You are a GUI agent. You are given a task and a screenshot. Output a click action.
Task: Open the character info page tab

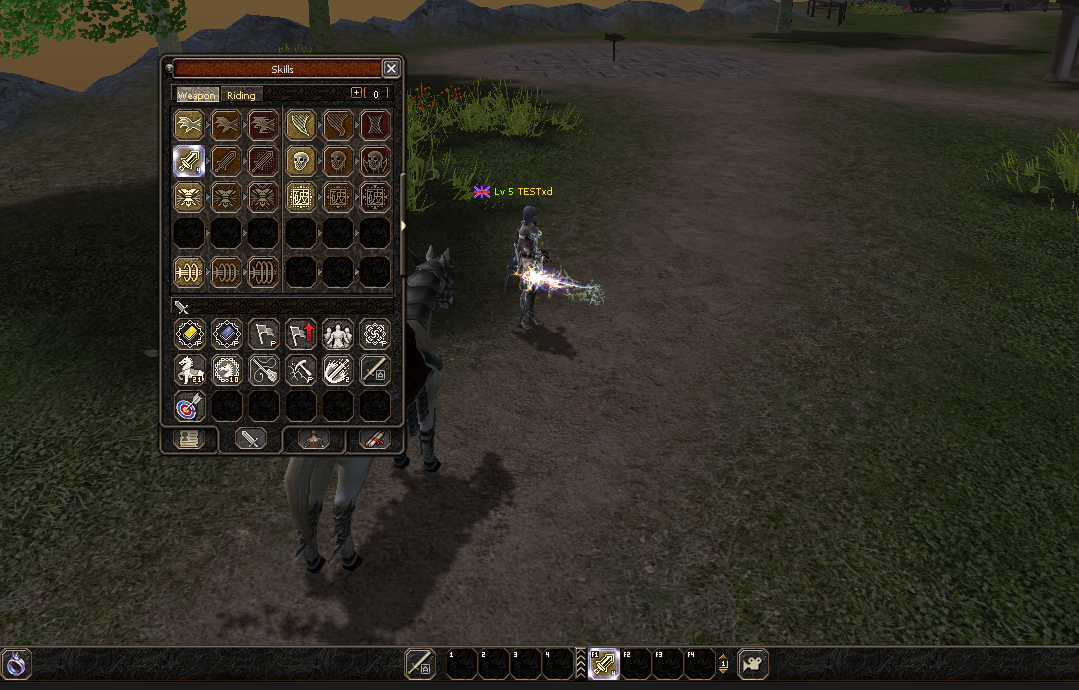[188, 439]
